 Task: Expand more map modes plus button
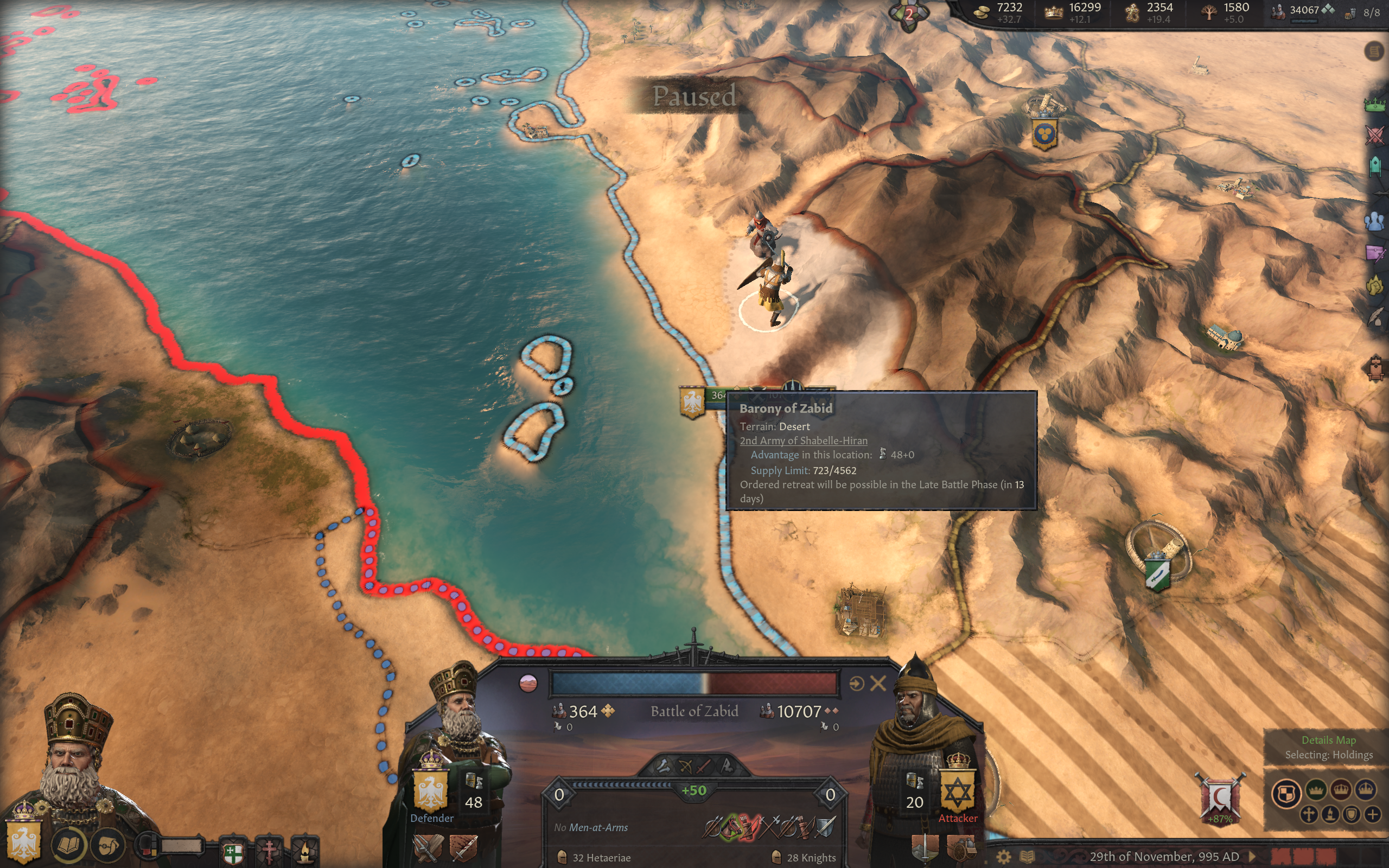[x=1372, y=815]
